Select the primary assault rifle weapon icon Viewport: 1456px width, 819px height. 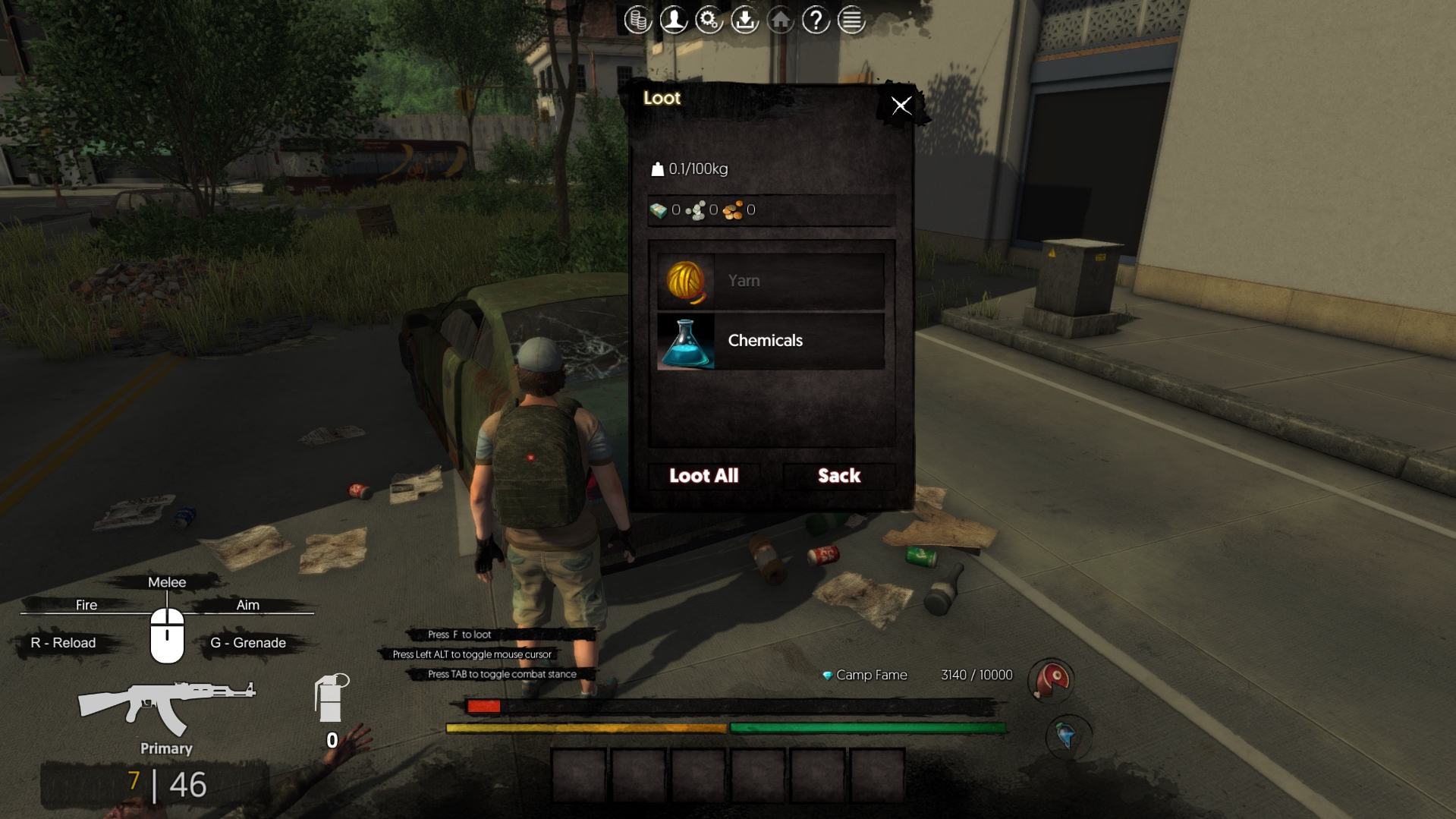165,707
